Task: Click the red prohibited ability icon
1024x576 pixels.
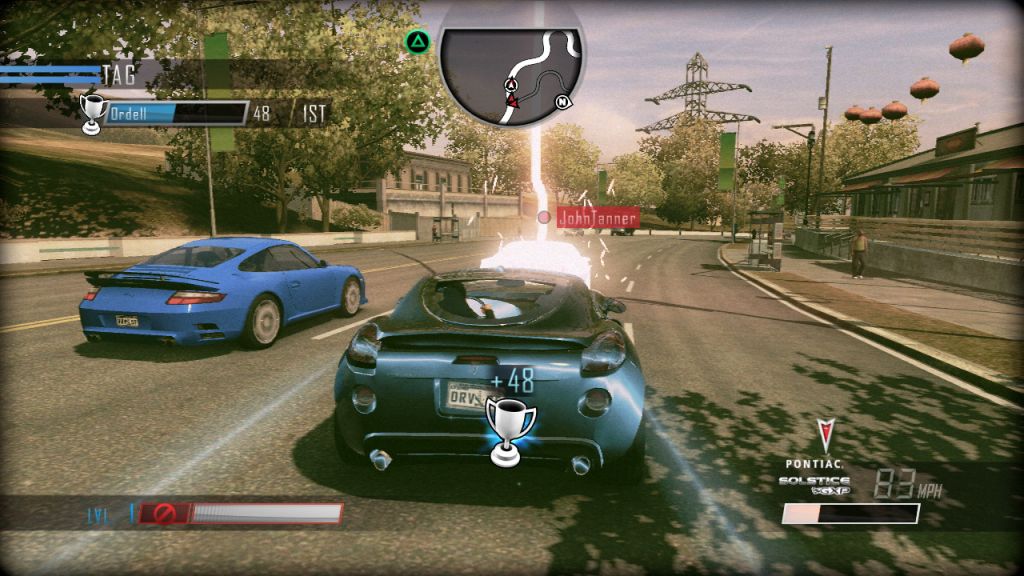Action: (158, 514)
